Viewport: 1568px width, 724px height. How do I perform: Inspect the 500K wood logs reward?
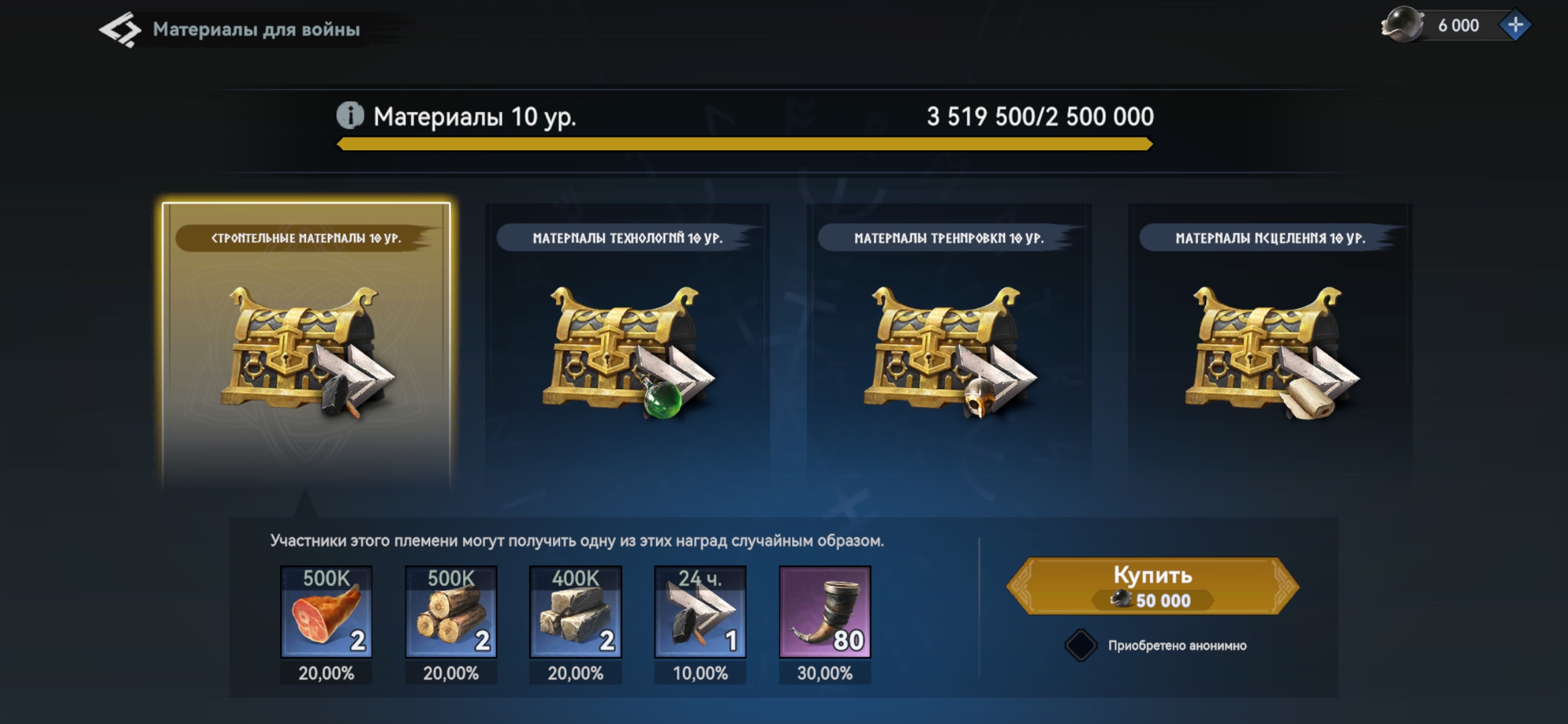pyautogui.click(x=451, y=612)
